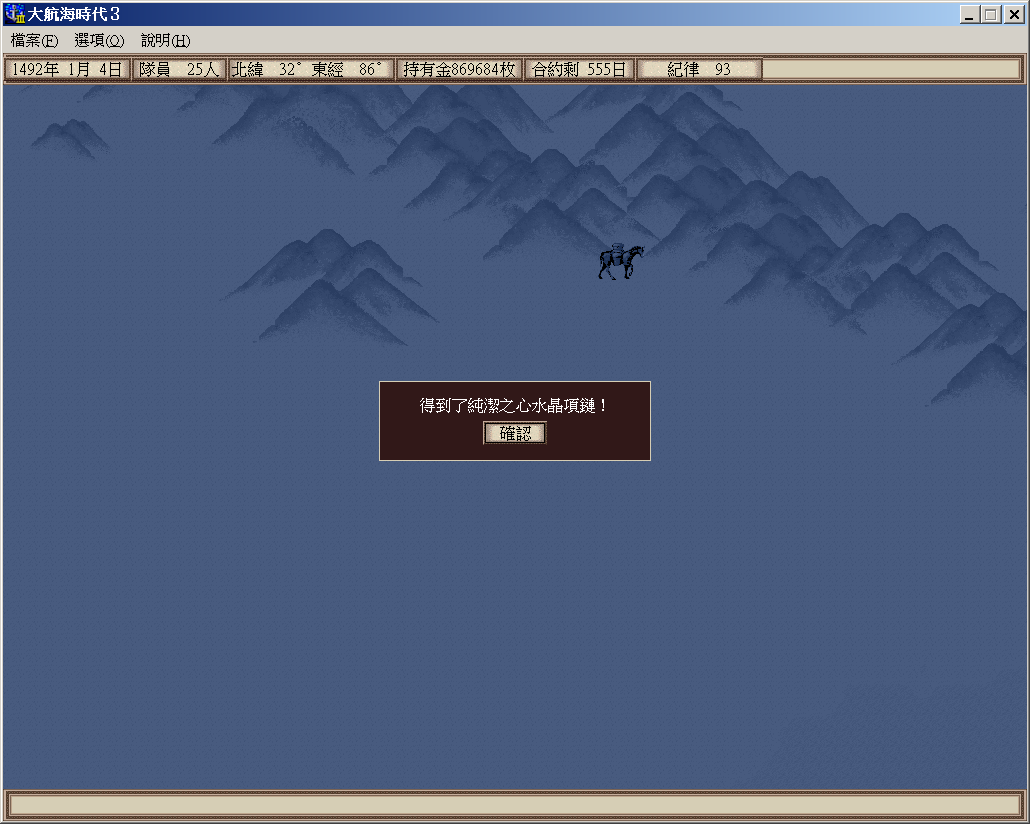The width and height of the screenshot is (1030, 824).
Task: Open the 選項 (Options) menu
Action: 99,41
